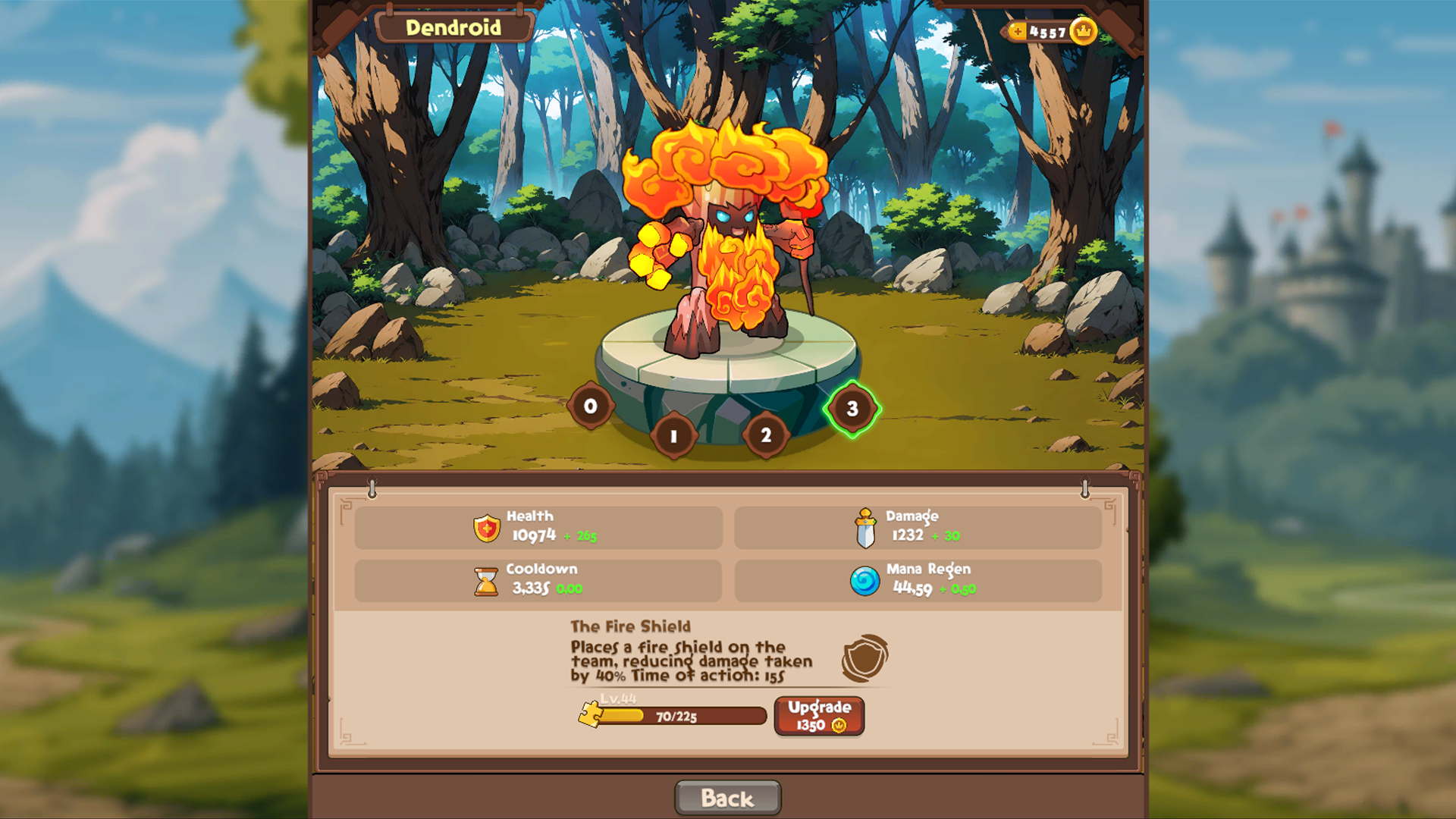1456x819 pixels.
Task: Click the gold counter showing 4557
Action: (x=1049, y=30)
